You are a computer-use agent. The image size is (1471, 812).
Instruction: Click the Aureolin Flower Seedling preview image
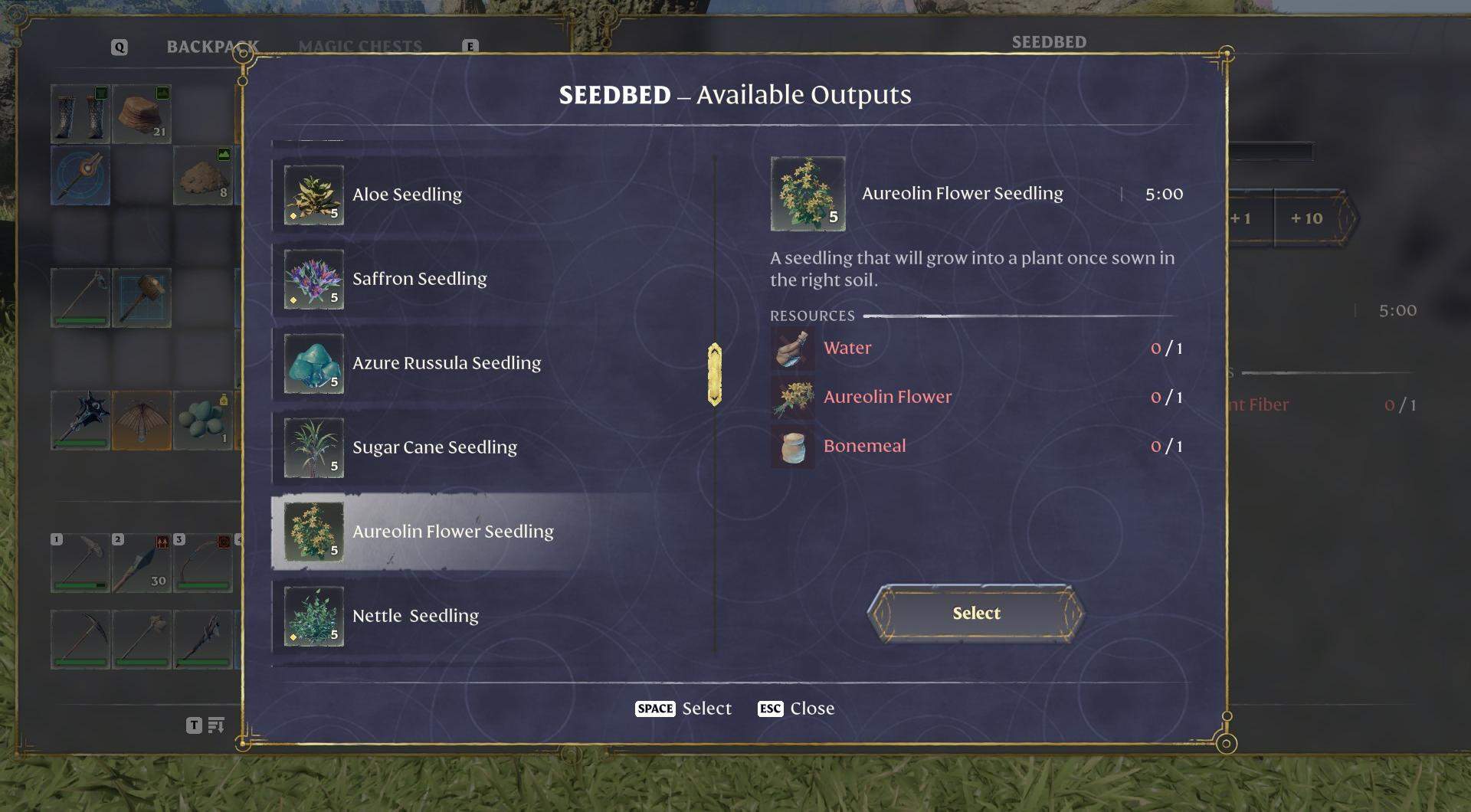tap(808, 194)
